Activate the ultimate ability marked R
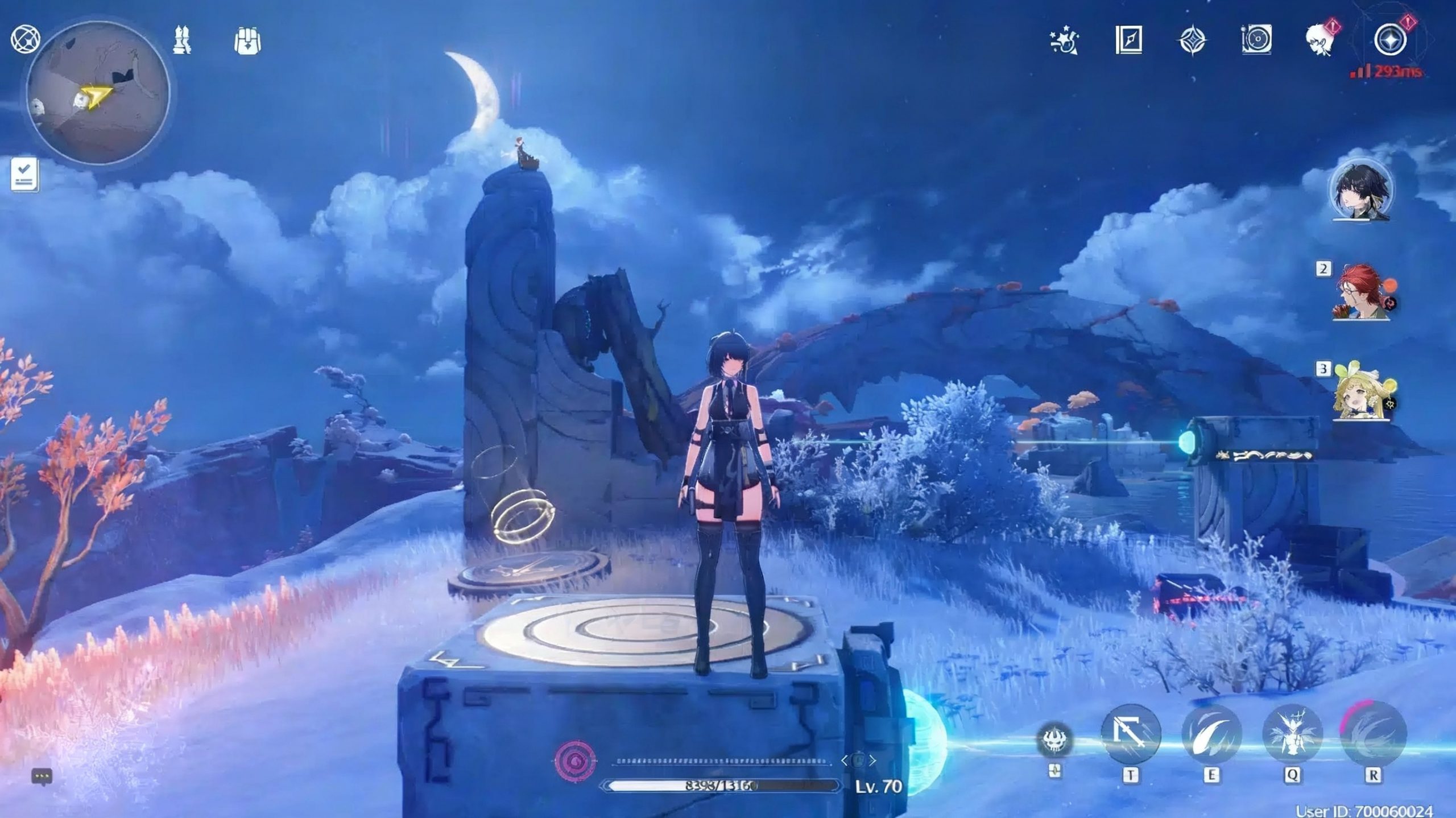The width and height of the screenshot is (1456, 818). click(1373, 735)
